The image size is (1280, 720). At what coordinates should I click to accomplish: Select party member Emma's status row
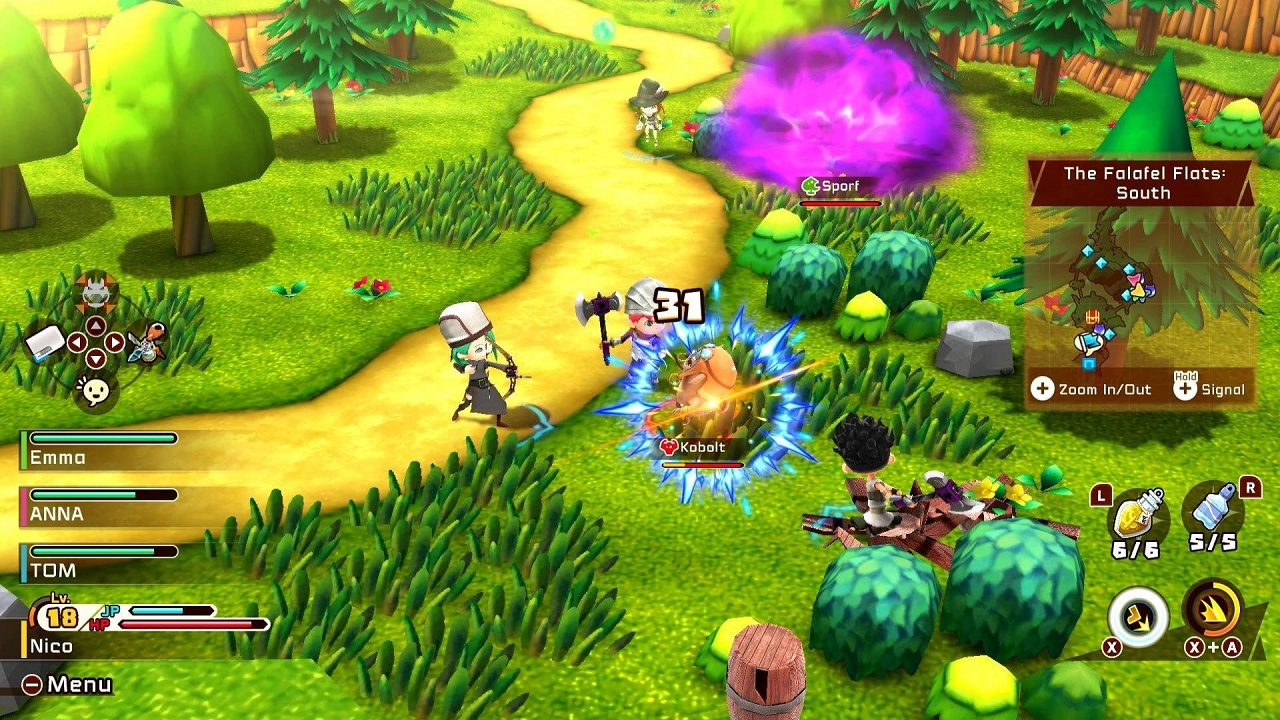[x=100, y=449]
